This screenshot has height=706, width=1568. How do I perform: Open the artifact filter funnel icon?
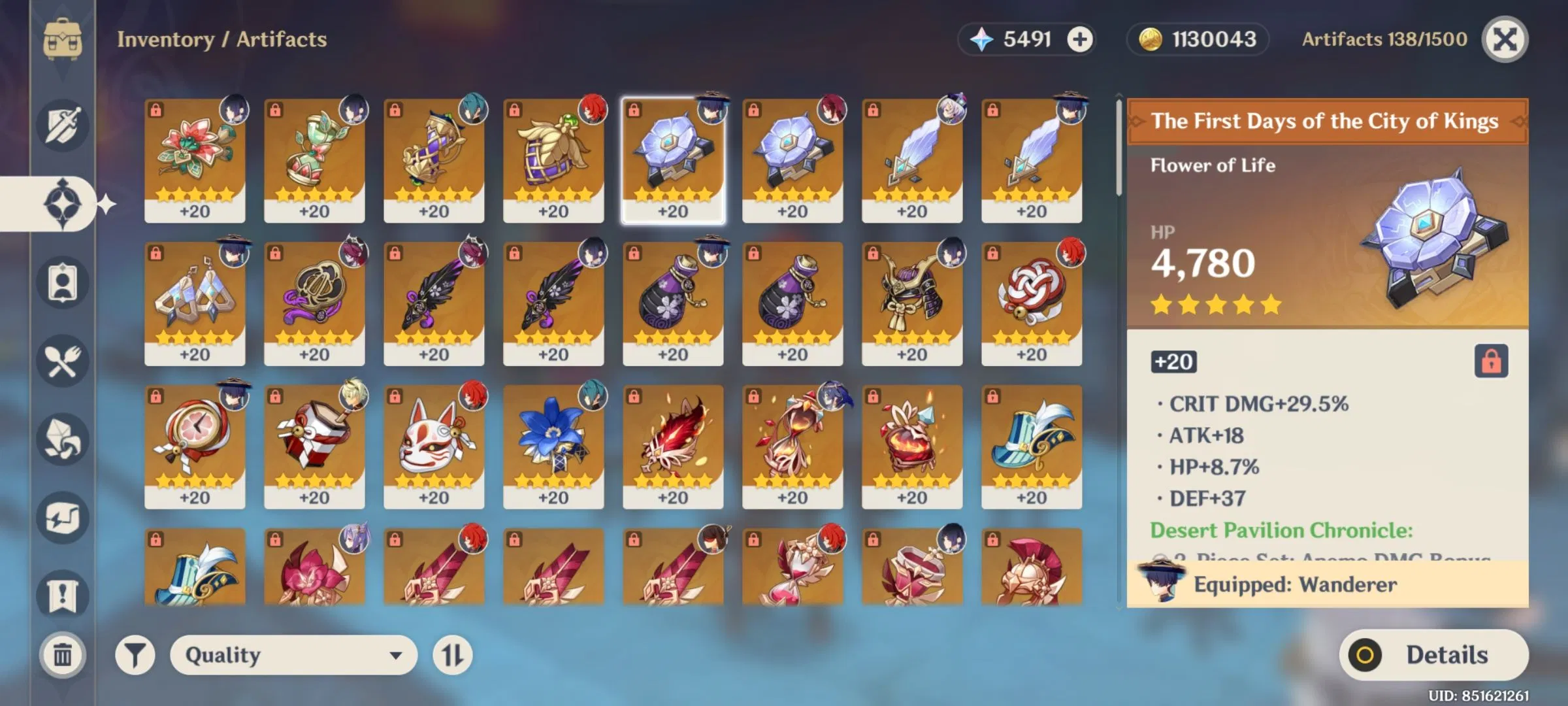point(134,654)
